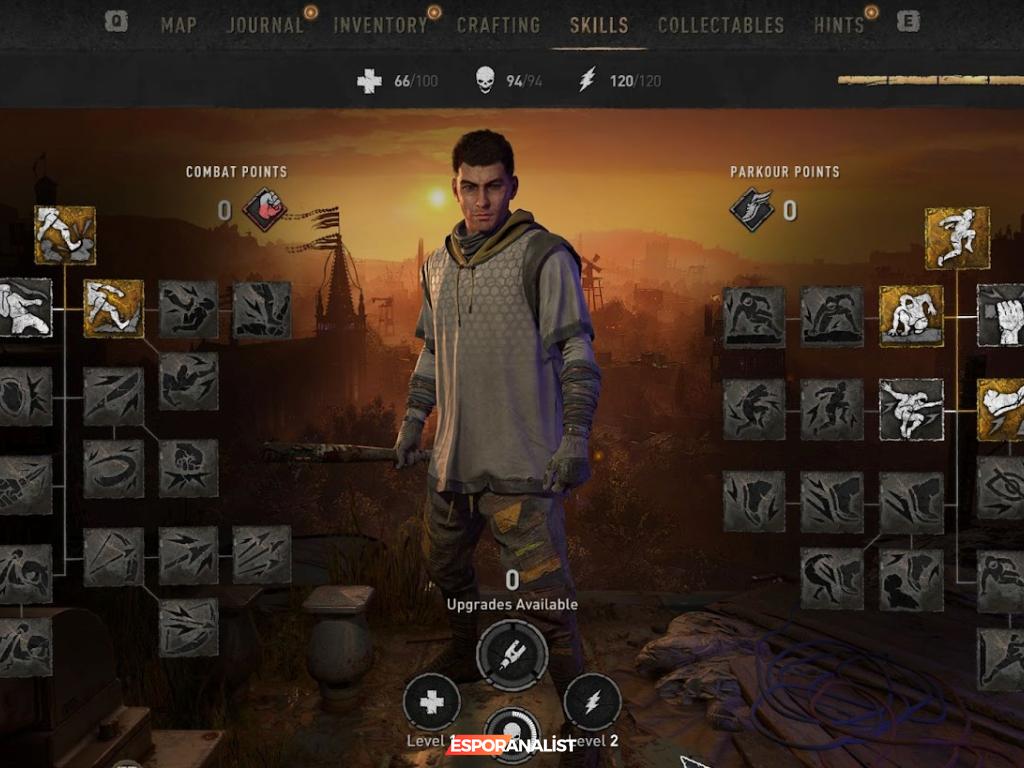Click the inhibitor syringe upgrade button
The width and height of the screenshot is (1024, 768).
pos(512,656)
